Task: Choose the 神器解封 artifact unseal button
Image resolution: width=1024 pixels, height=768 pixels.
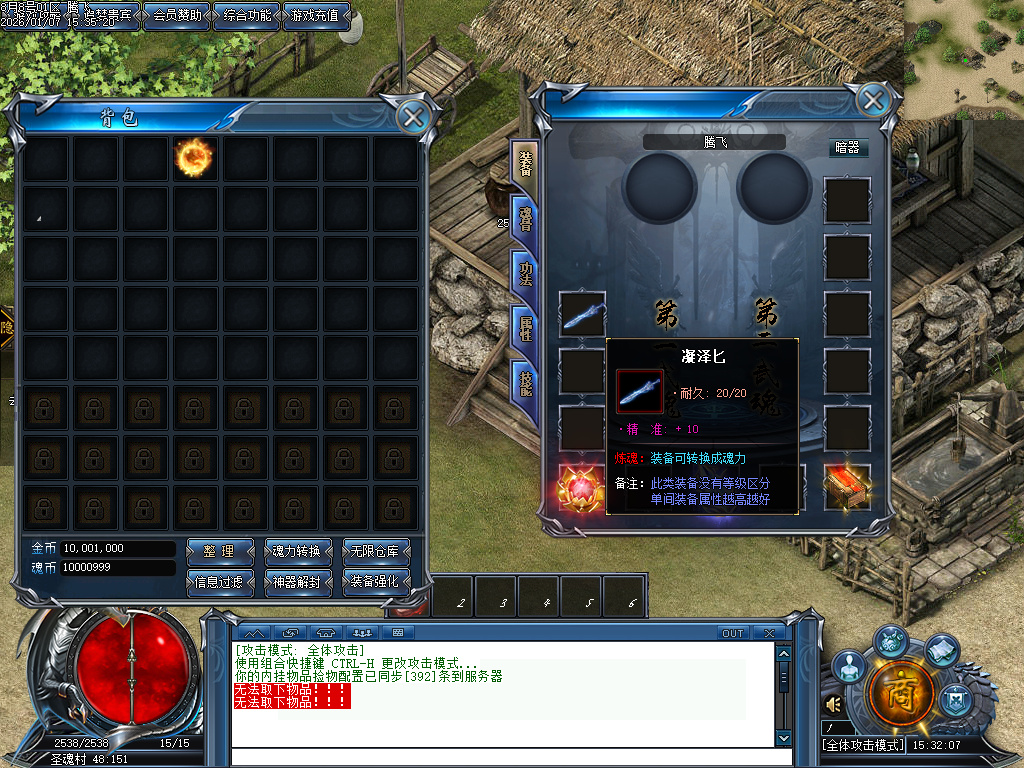Action: click(x=296, y=581)
